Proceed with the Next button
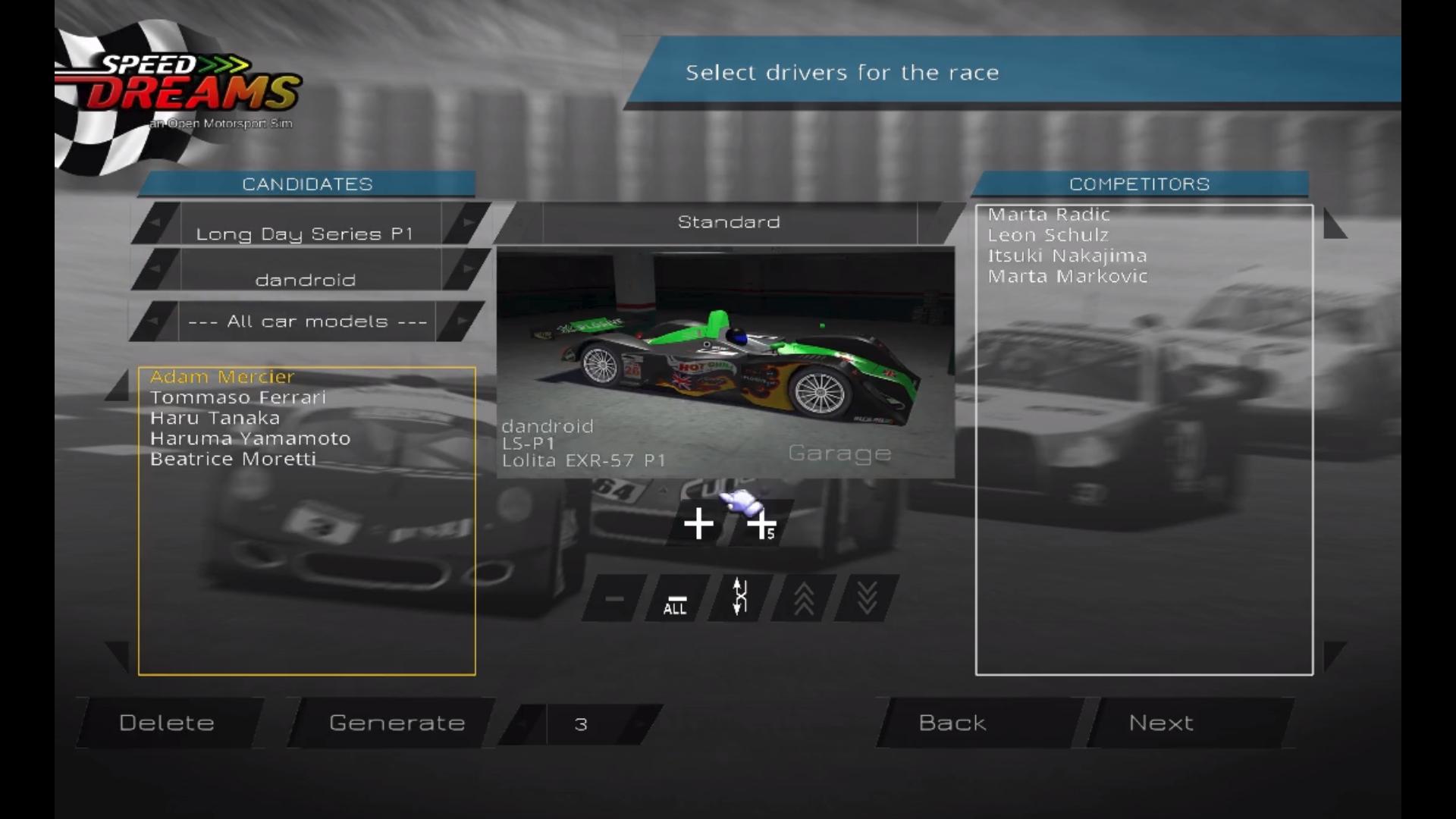Viewport: 1456px width, 819px height. point(1161,723)
